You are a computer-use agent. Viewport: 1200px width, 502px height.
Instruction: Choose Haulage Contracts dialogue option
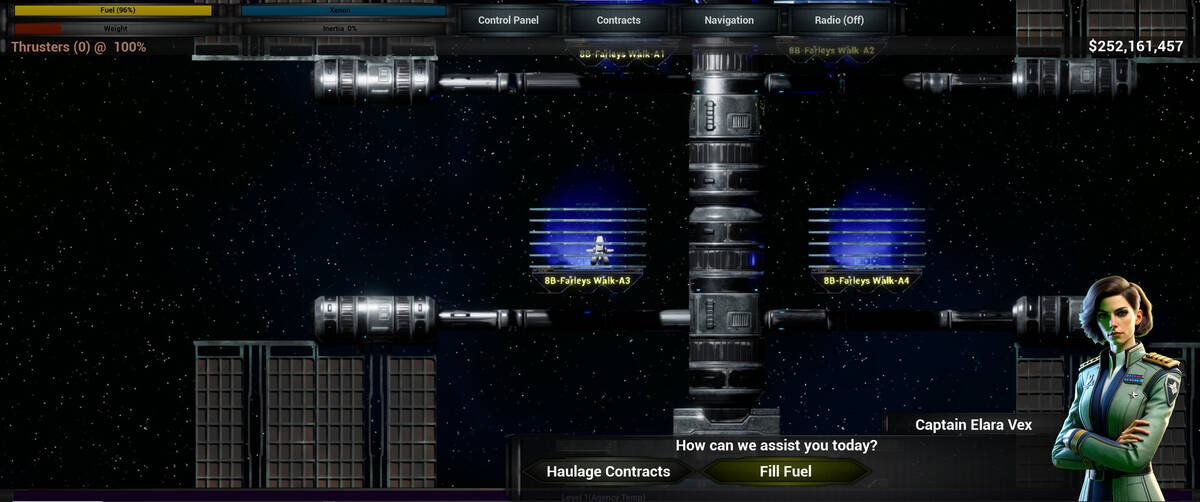(608, 471)
